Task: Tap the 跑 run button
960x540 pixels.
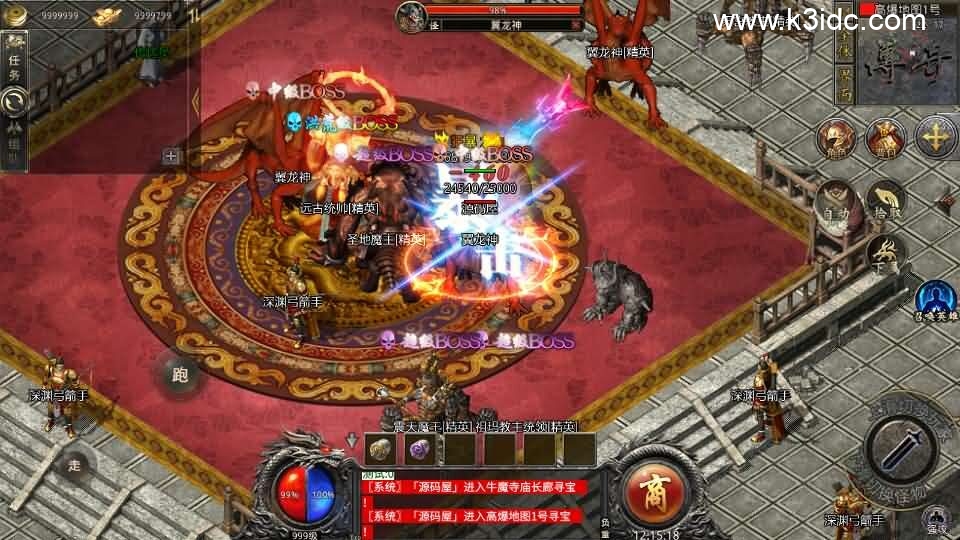Action: 180,375
